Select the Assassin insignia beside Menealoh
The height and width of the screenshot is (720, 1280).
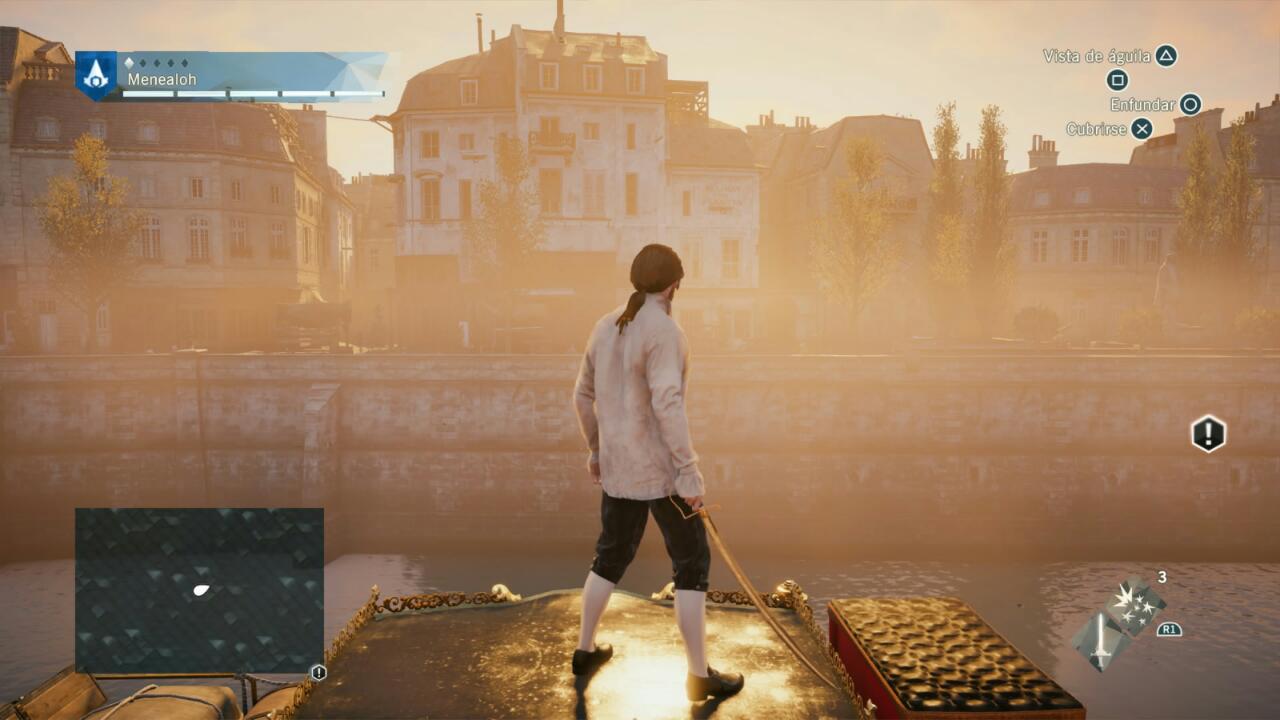coord(96,75)
